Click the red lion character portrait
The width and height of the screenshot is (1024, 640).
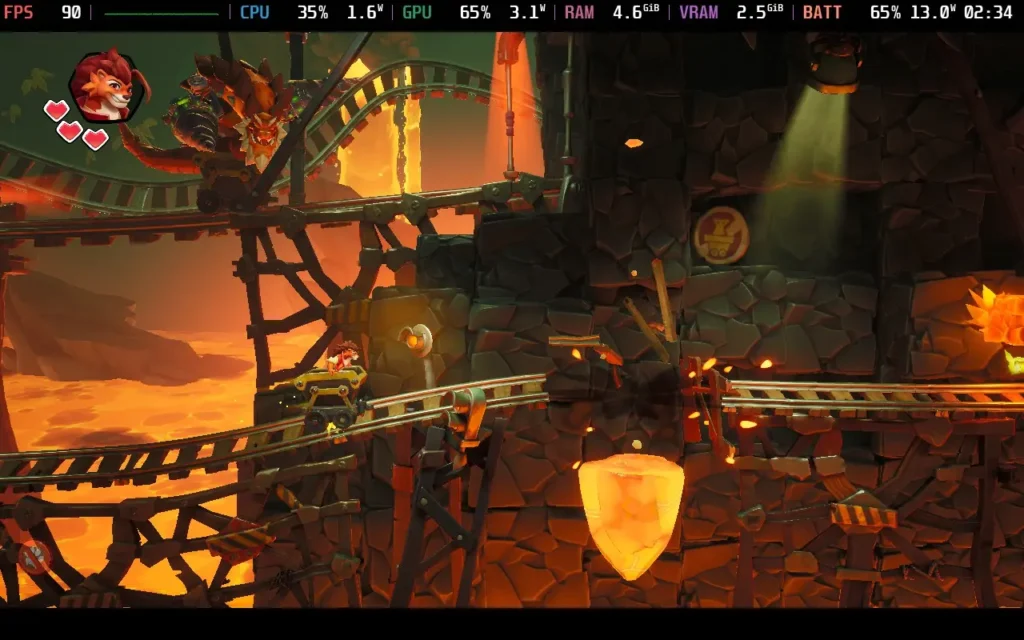click(x=104, y=86)
